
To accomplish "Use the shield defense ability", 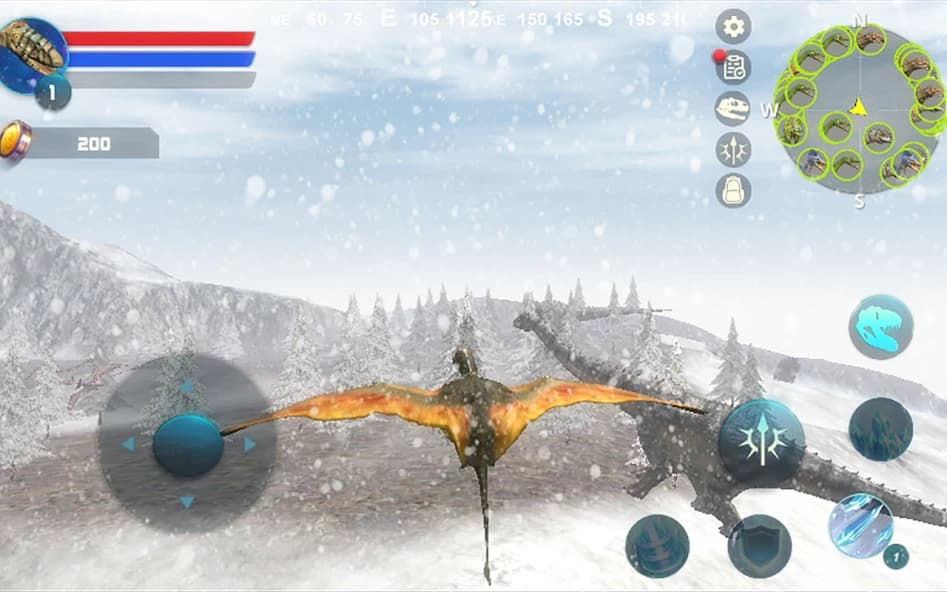I will (759, 546).
